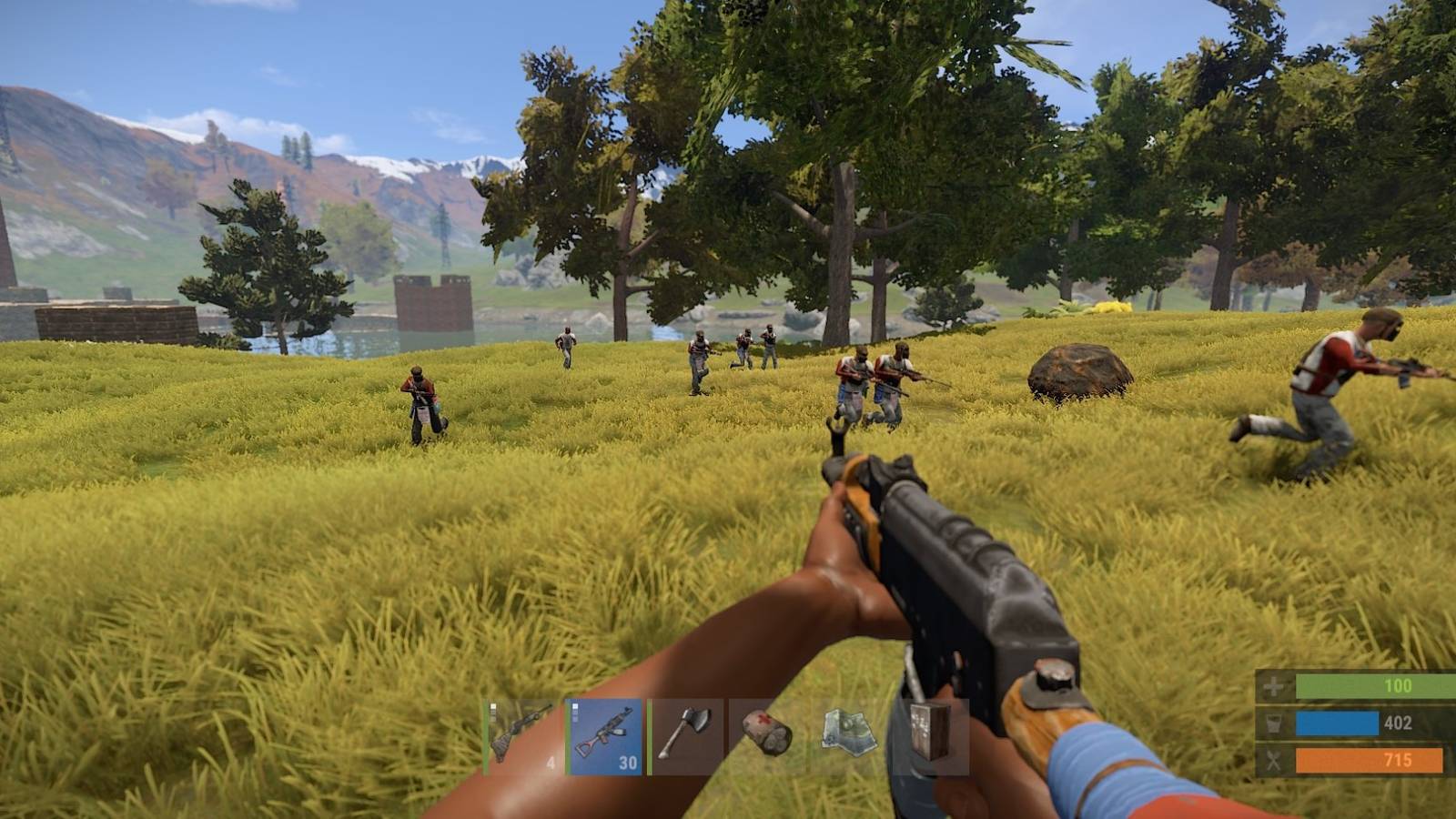Click the hydration water glass icon
The width and height of the screenshot is (1456, 819).
[1273, 723]
